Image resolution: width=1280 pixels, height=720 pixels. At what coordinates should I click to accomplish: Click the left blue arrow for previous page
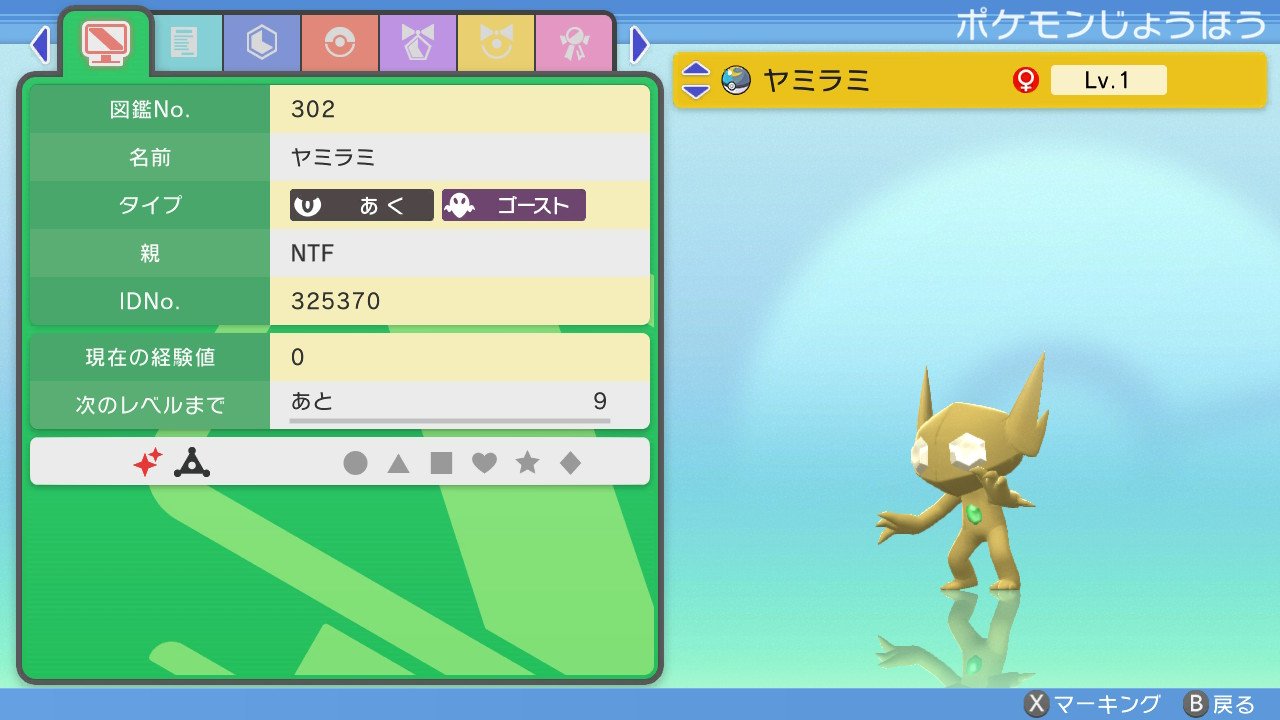39,46
